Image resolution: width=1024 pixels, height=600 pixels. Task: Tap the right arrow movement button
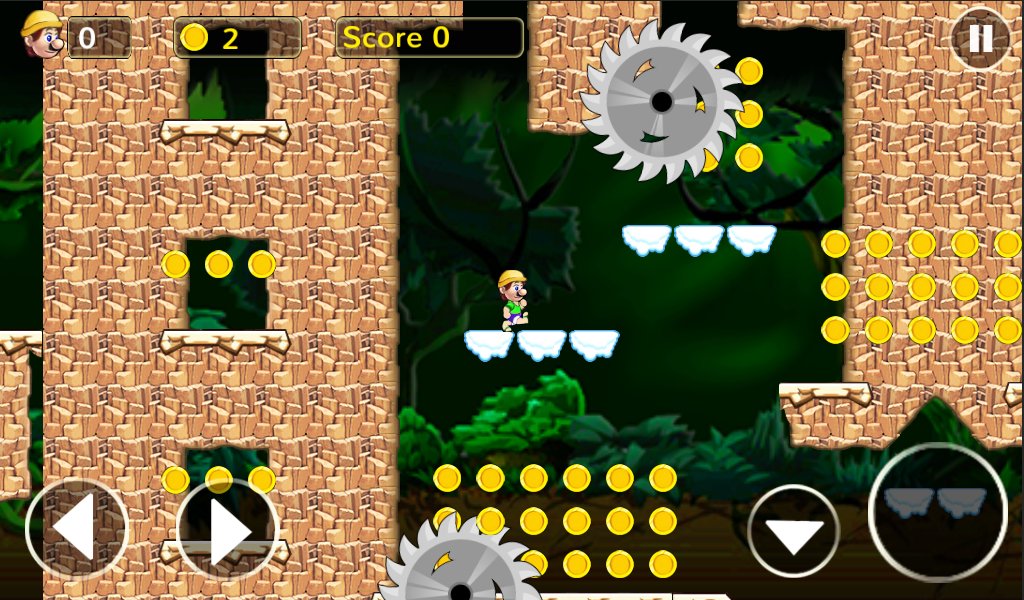click(227, 530)
